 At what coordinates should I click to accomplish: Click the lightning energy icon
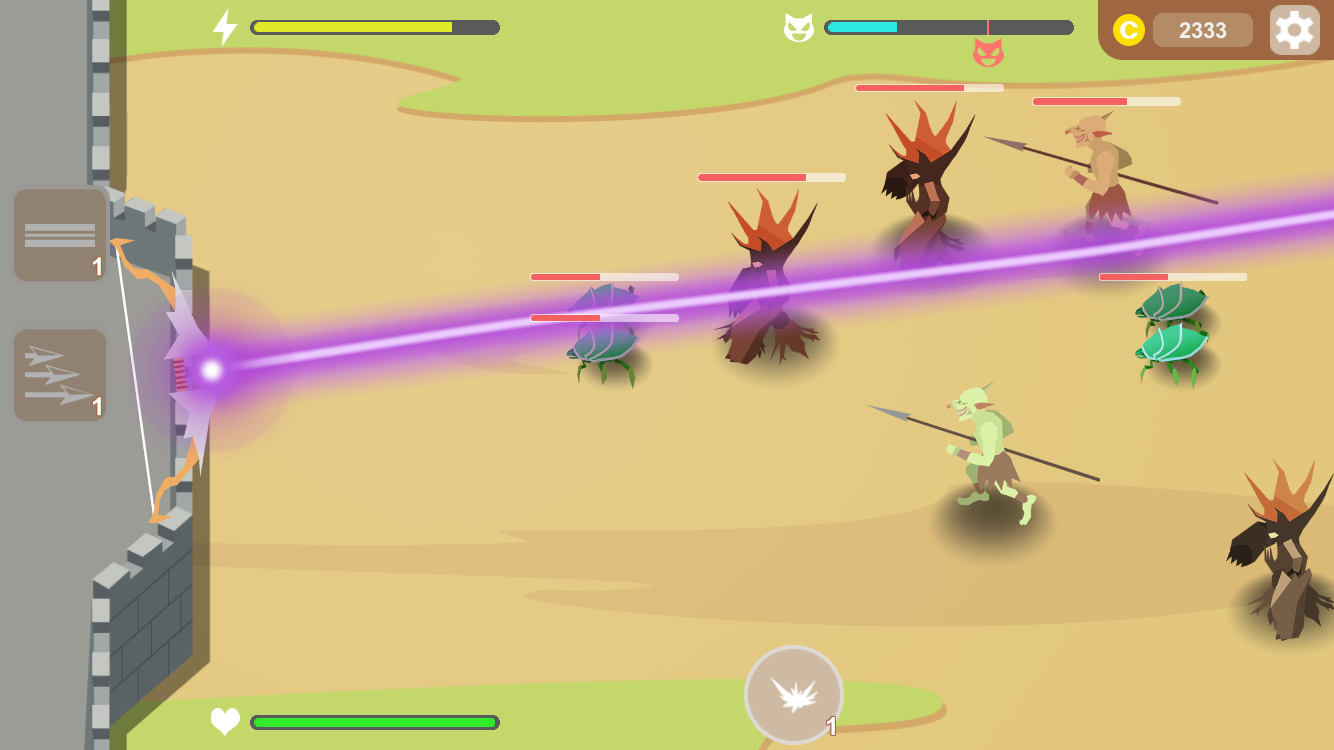(x=225, y=26)
